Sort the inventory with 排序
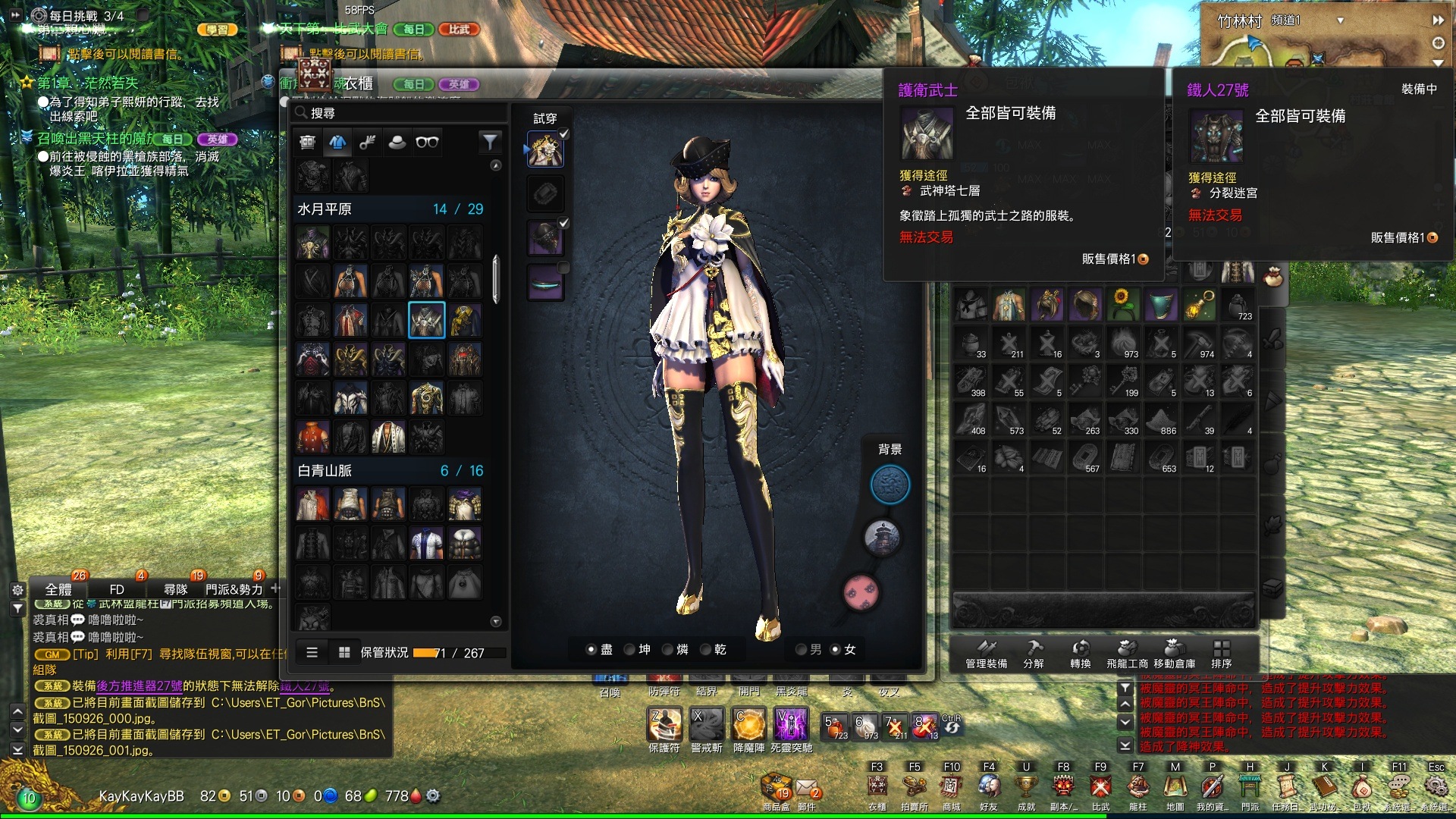This screenshot has width=1456, height=819. coord(1221,652)
